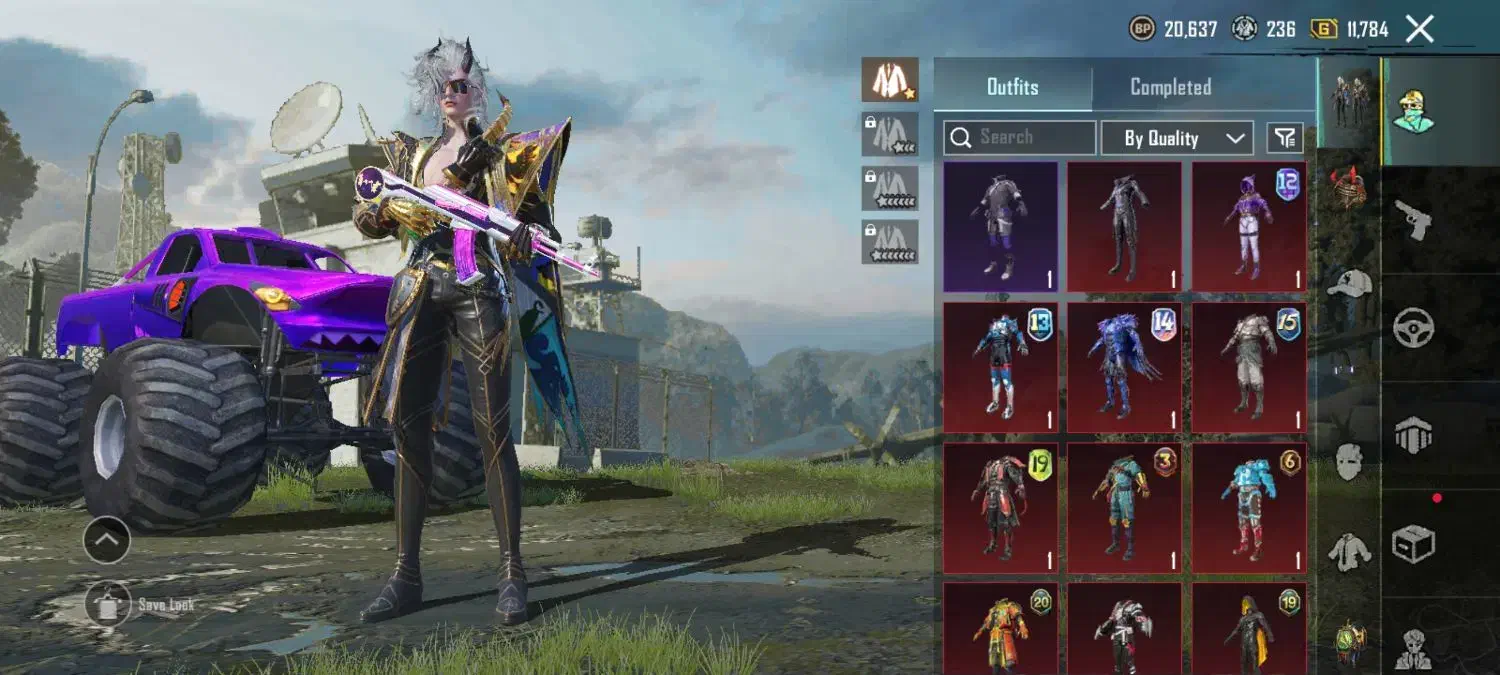
Task: Pick the blue winged outfit badged 14
Action: (x=1124, y=367)
